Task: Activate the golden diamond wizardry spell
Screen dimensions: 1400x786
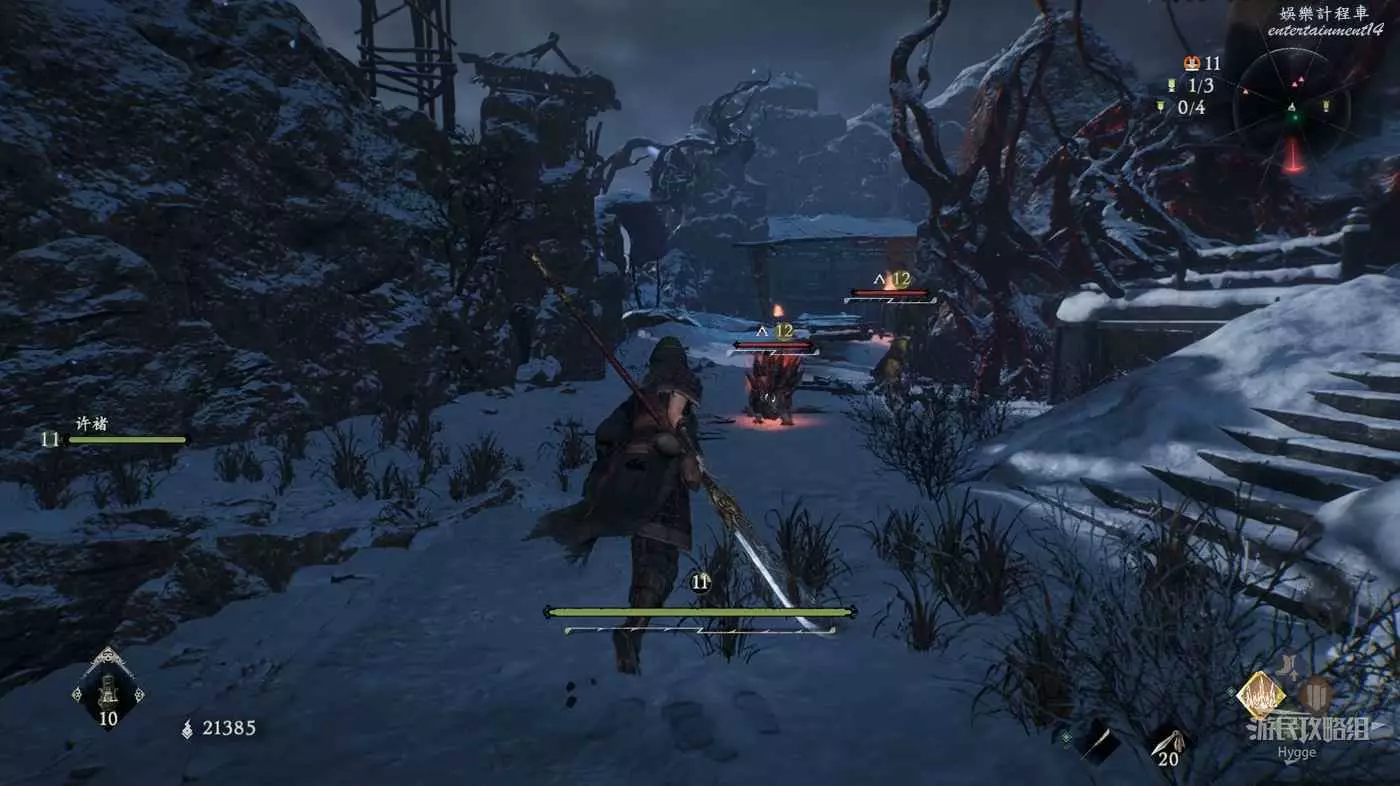Action: [x=1260, y=694]
